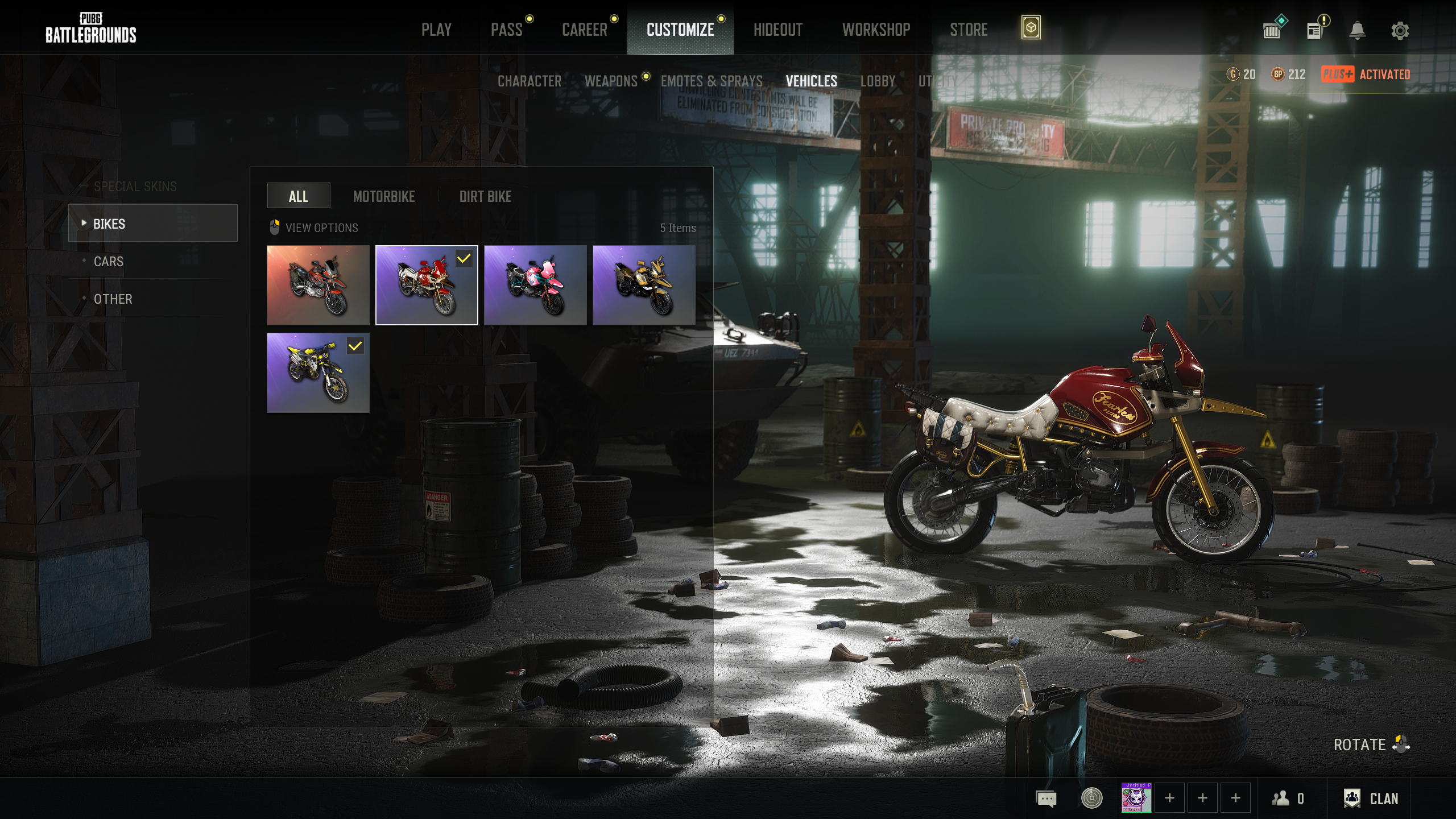1456x819 pixels.
Task: Open the Workshop section
Action: pos(876,30)
